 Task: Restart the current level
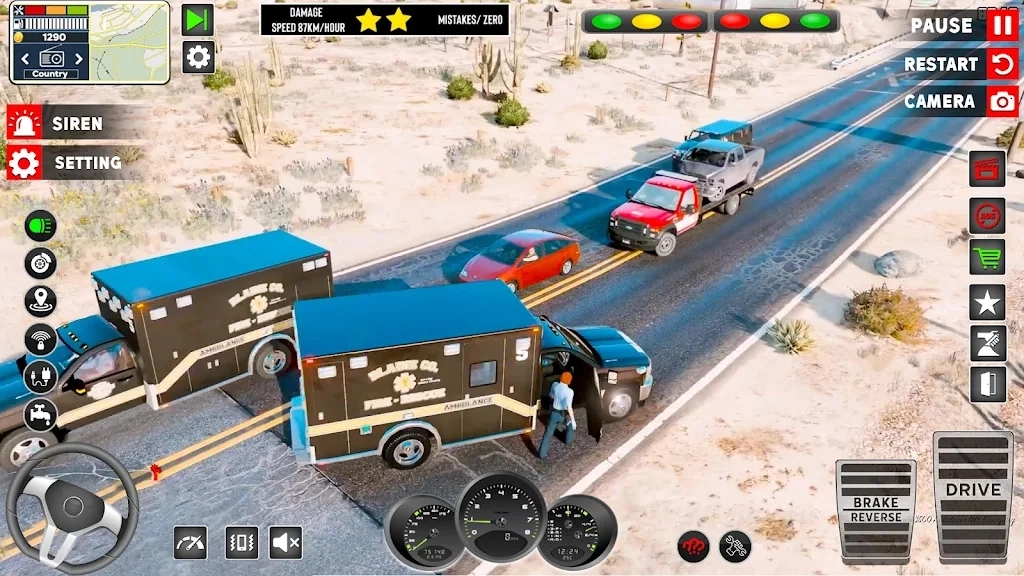1002,64
